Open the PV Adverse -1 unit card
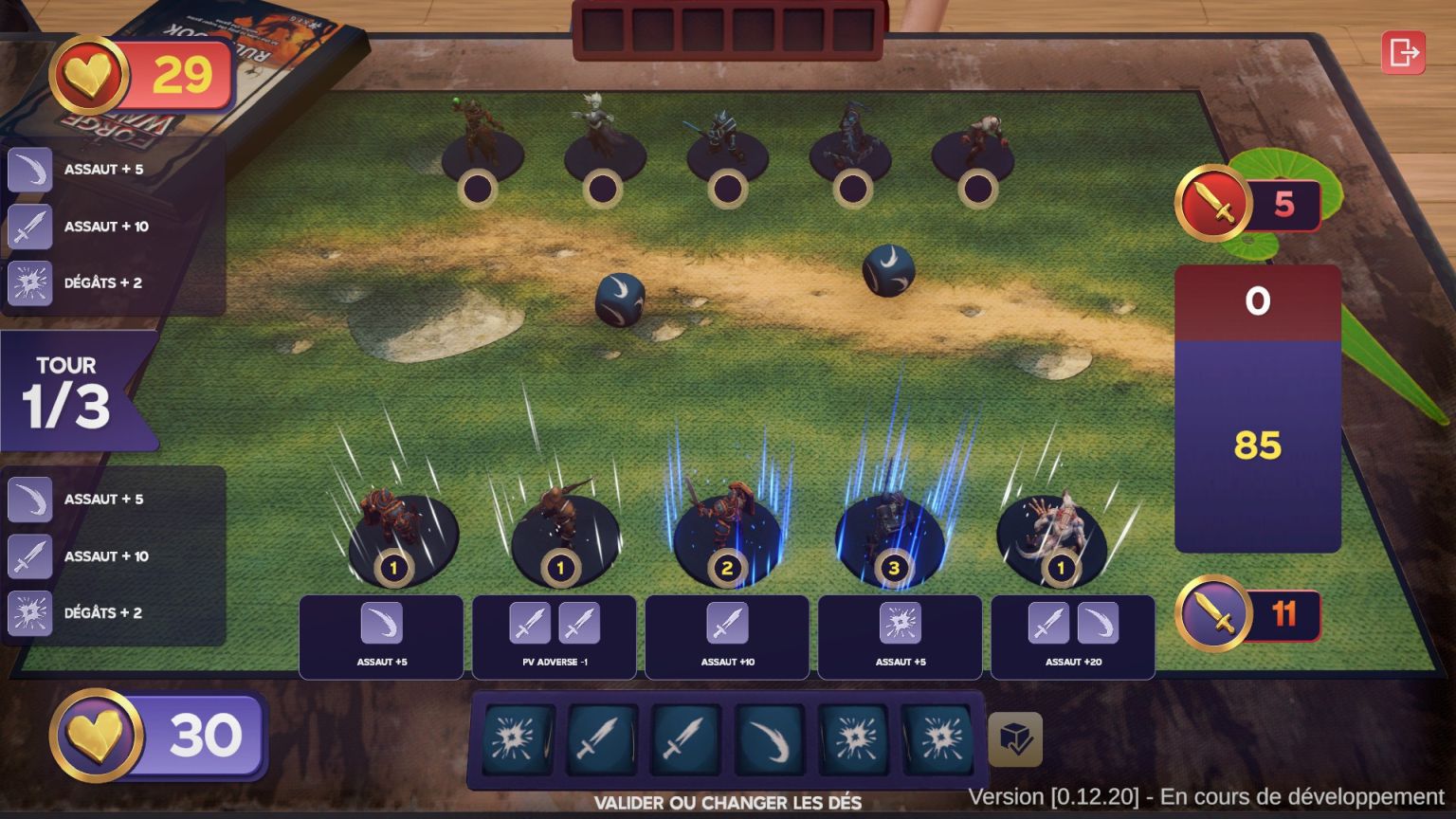 coord(555,637)
